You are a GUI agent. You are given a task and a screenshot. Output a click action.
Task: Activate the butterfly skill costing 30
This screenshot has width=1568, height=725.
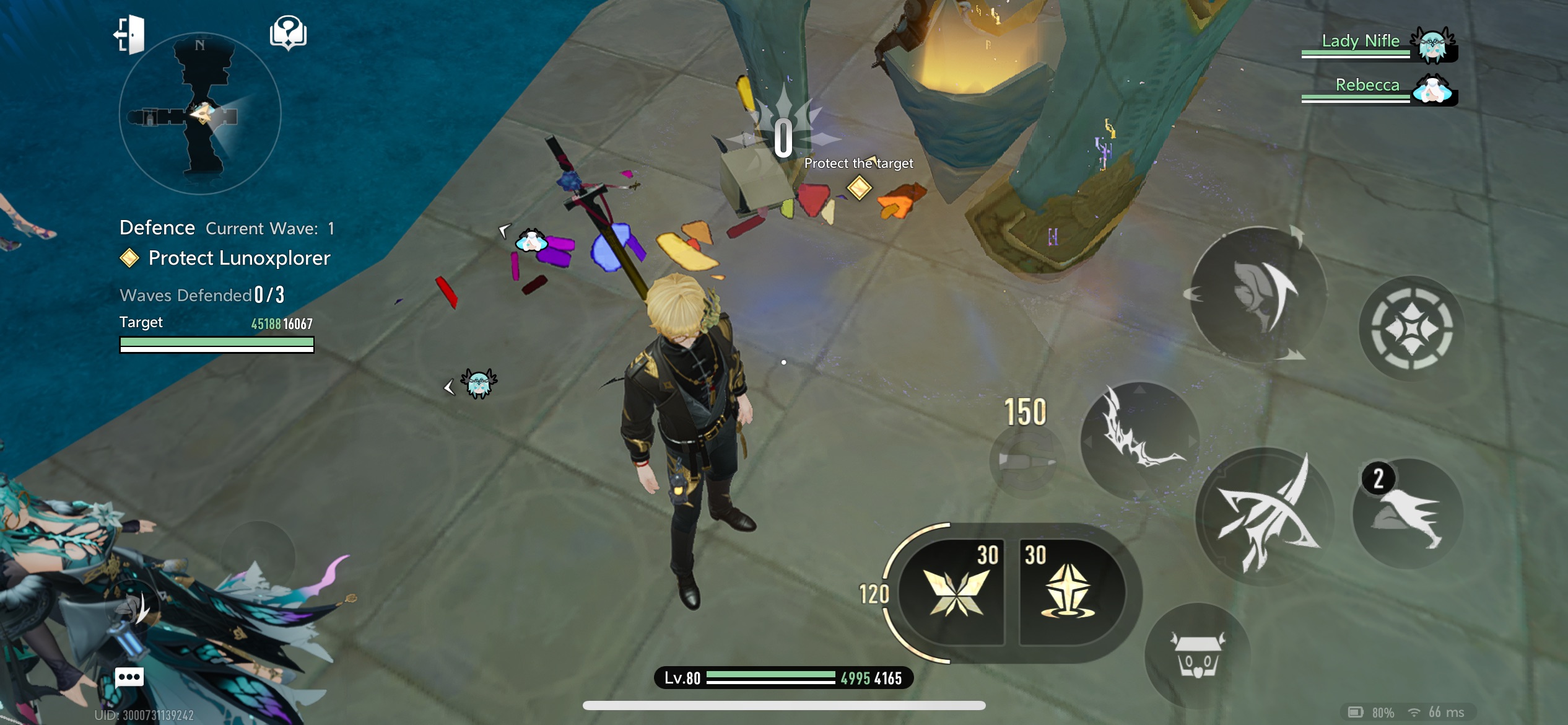pyautogui.click(x=954, y=592)
